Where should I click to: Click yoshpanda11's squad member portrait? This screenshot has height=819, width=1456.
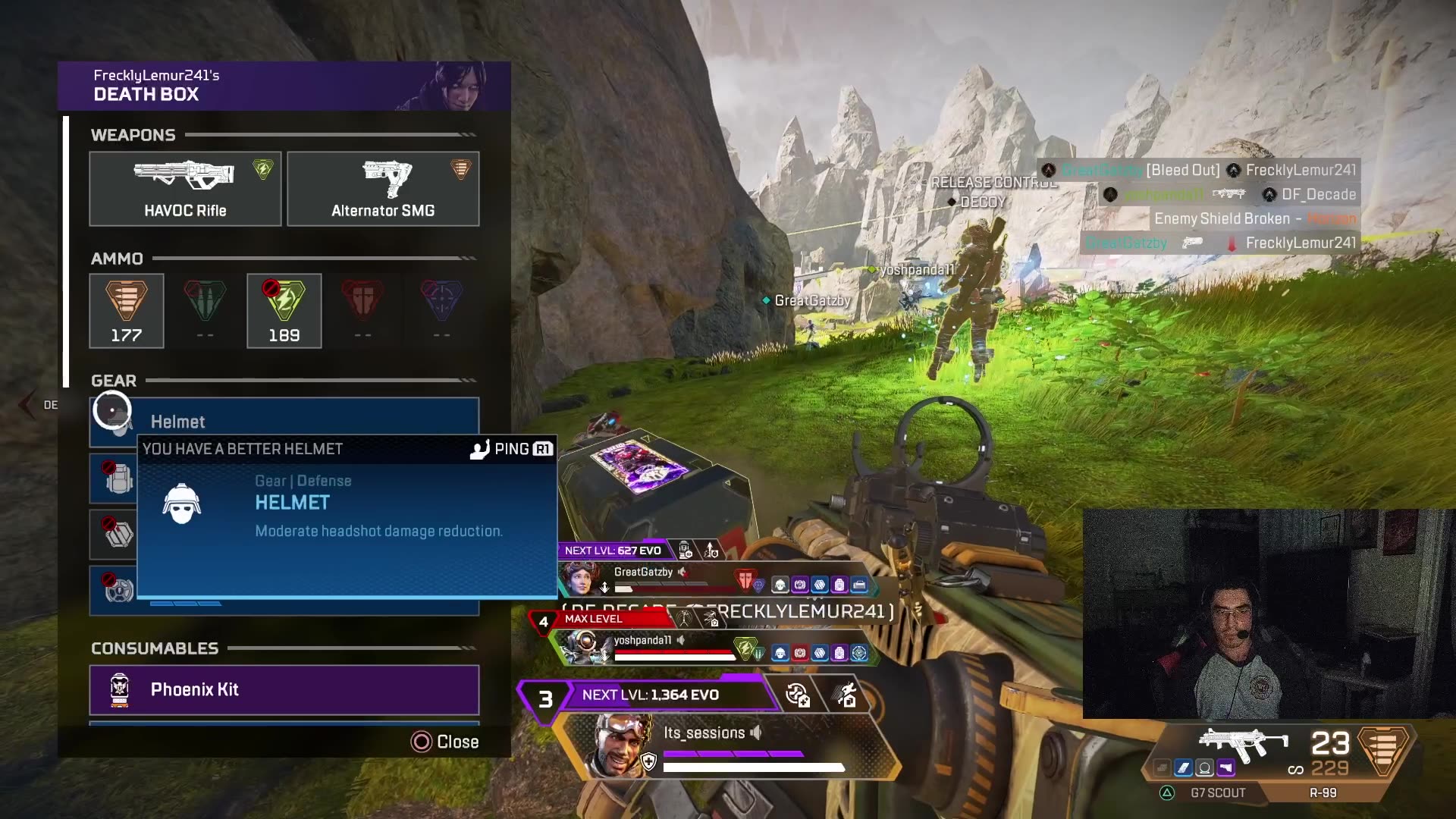pos(585,647)
